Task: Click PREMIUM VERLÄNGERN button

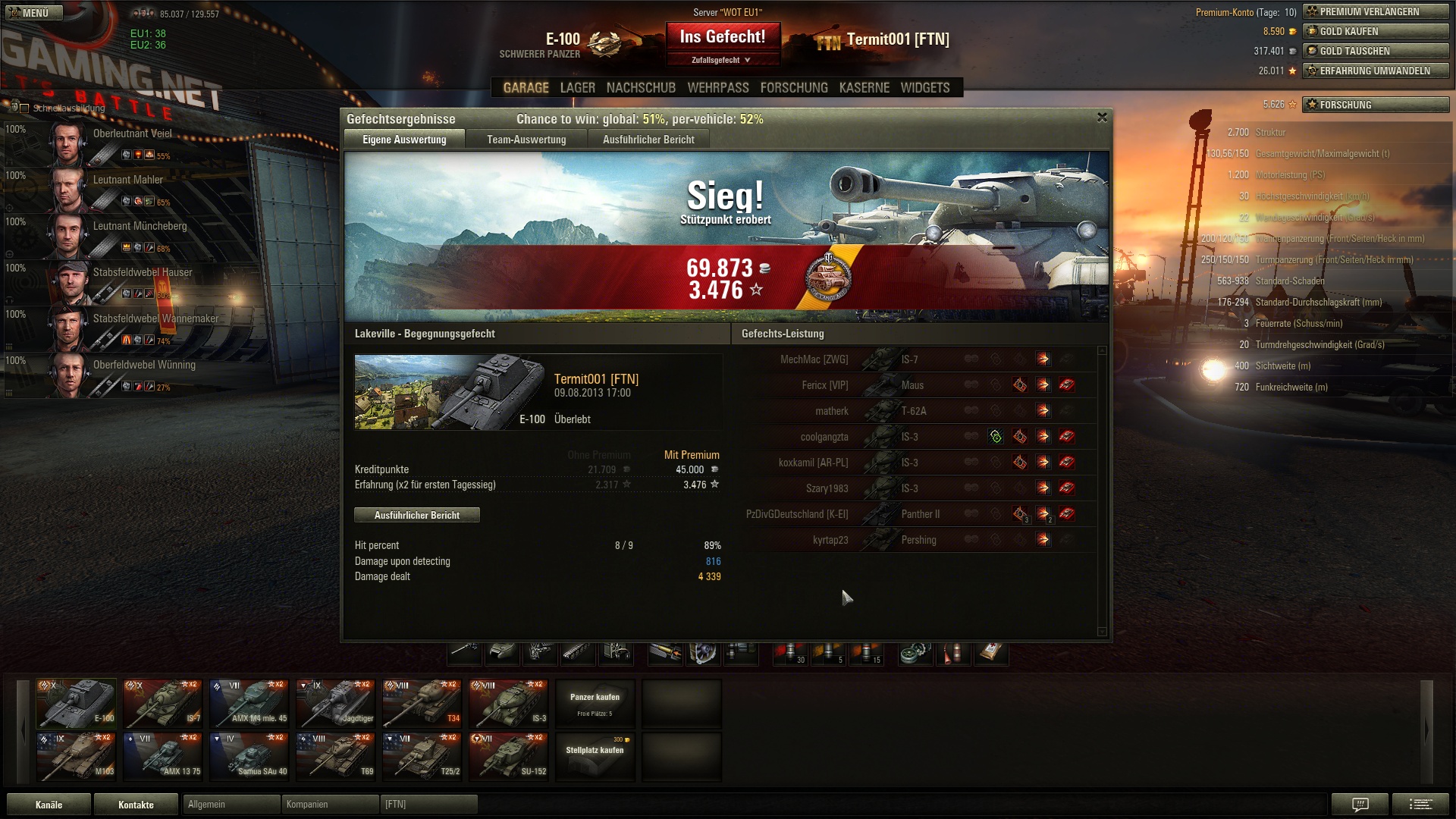Action: (1376, 11)
